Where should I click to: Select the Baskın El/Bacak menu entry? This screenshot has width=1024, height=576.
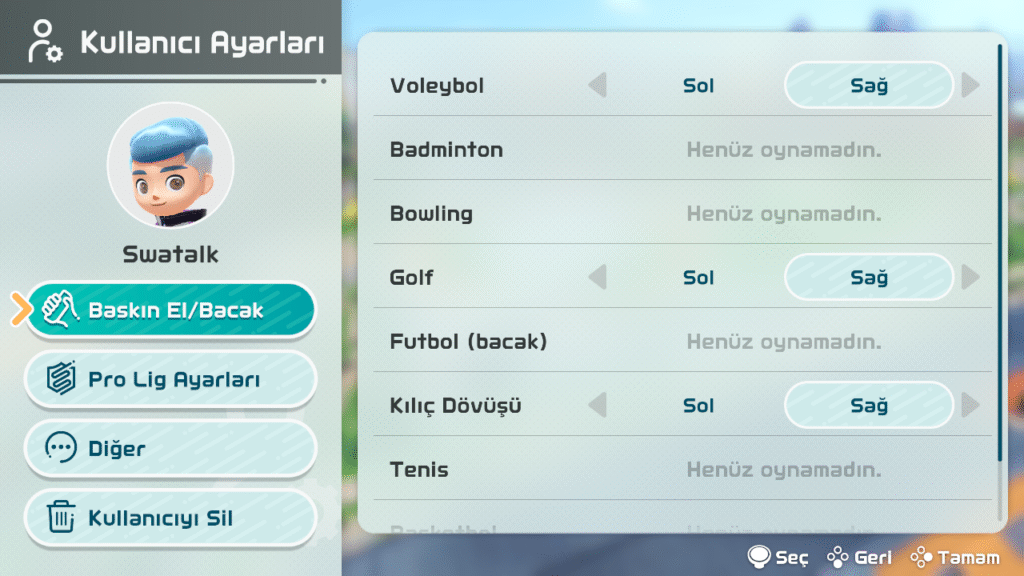click(170, 310)
